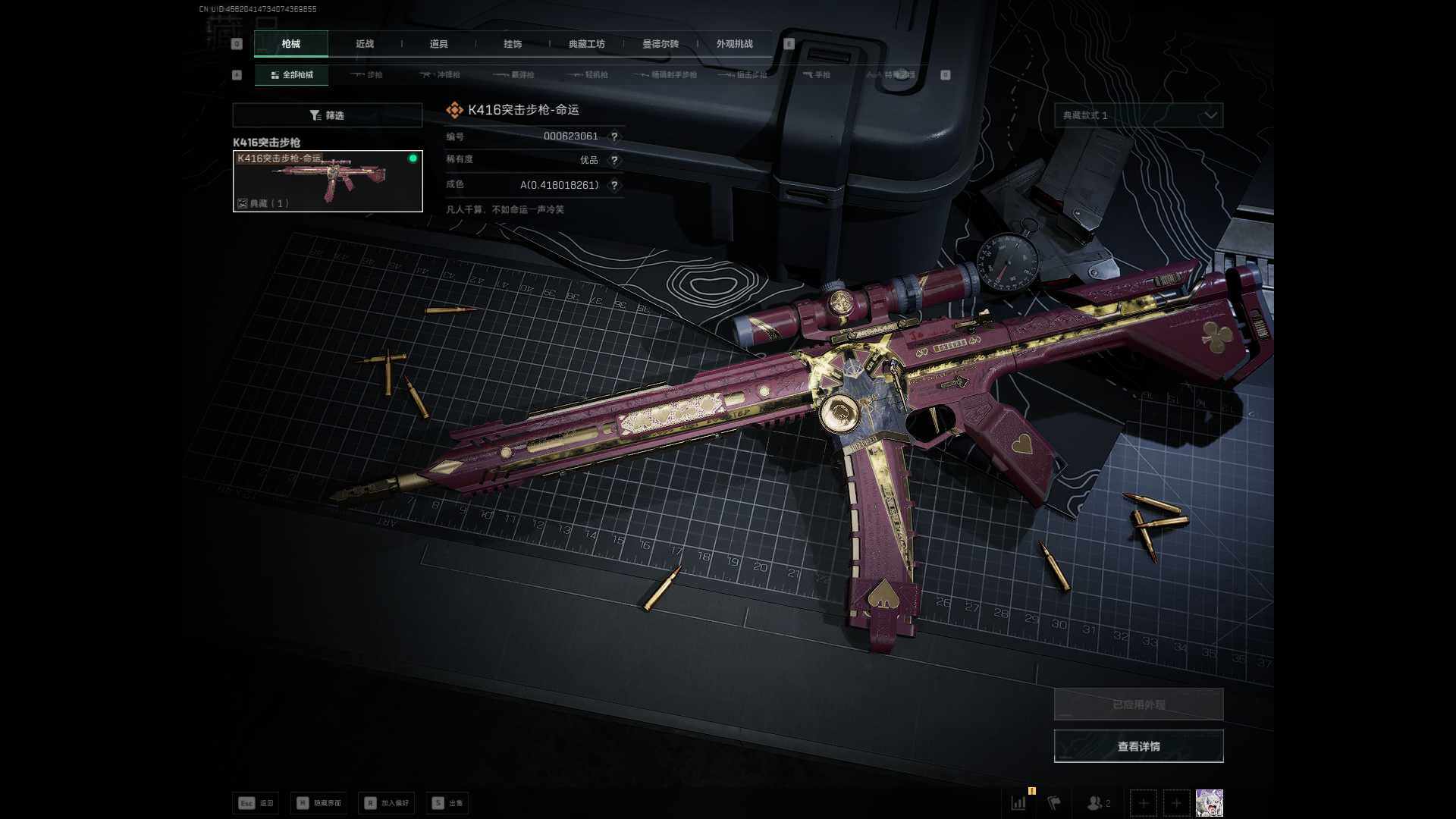Open 查看详情 to view details
This screenshot has width=1456, height=819.
1138,746
